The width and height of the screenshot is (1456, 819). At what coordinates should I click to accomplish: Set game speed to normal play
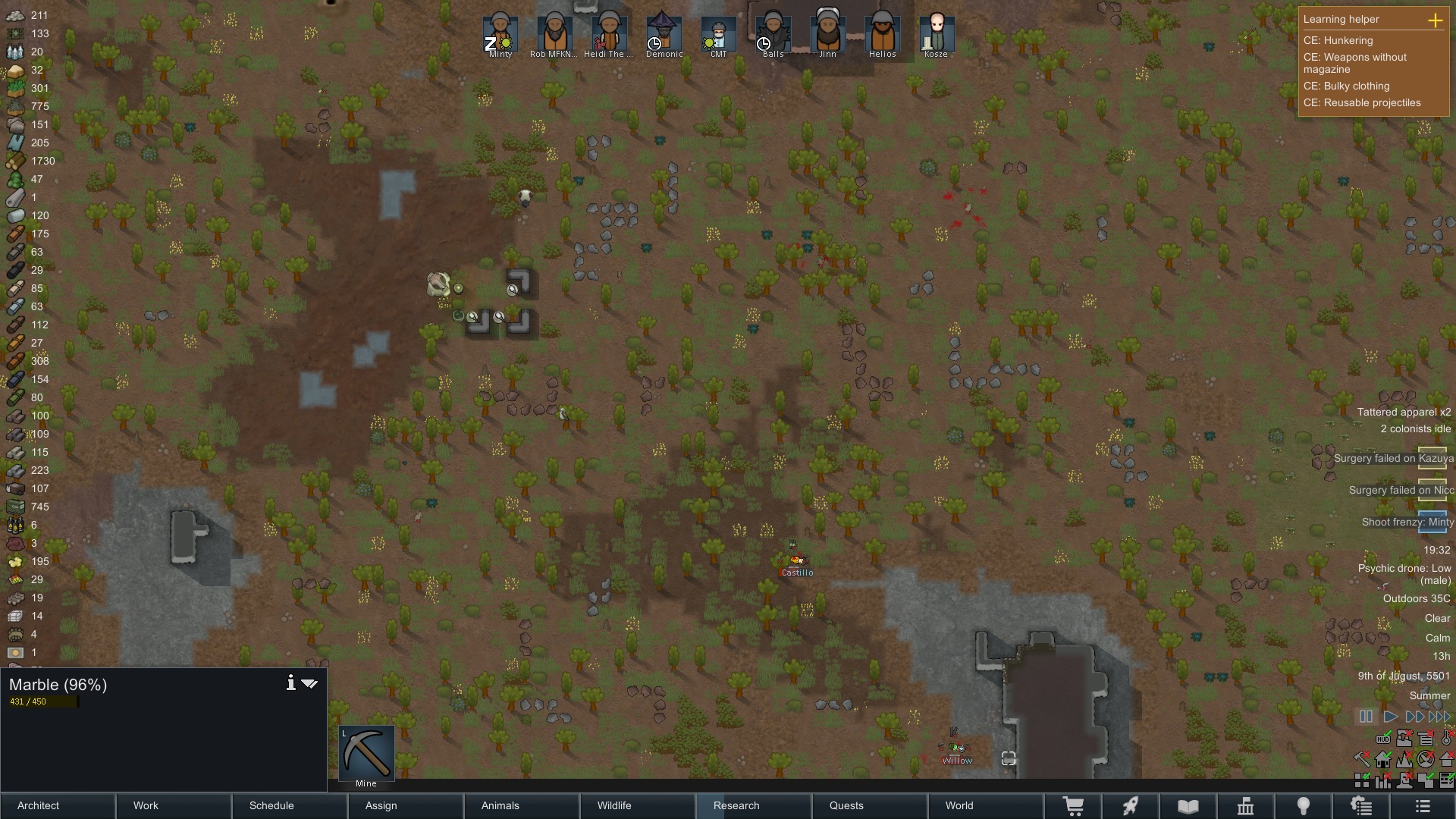coord(1391,716)
